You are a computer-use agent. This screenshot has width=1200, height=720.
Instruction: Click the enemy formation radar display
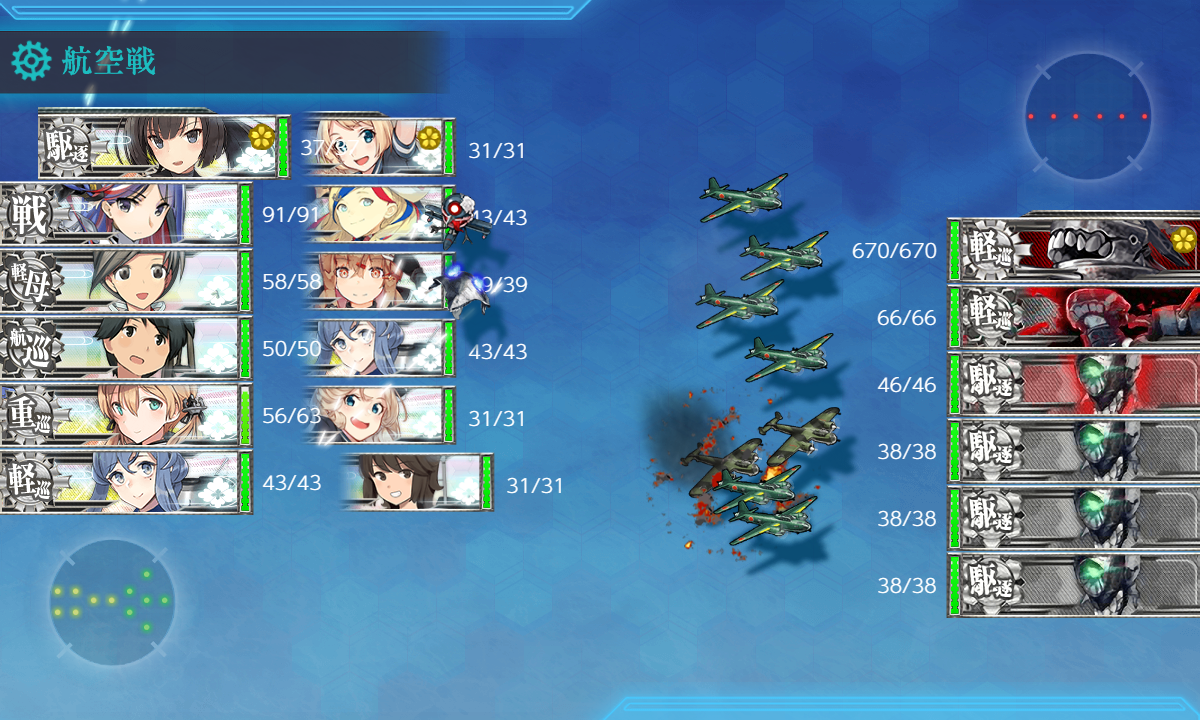pos(1087,117)
